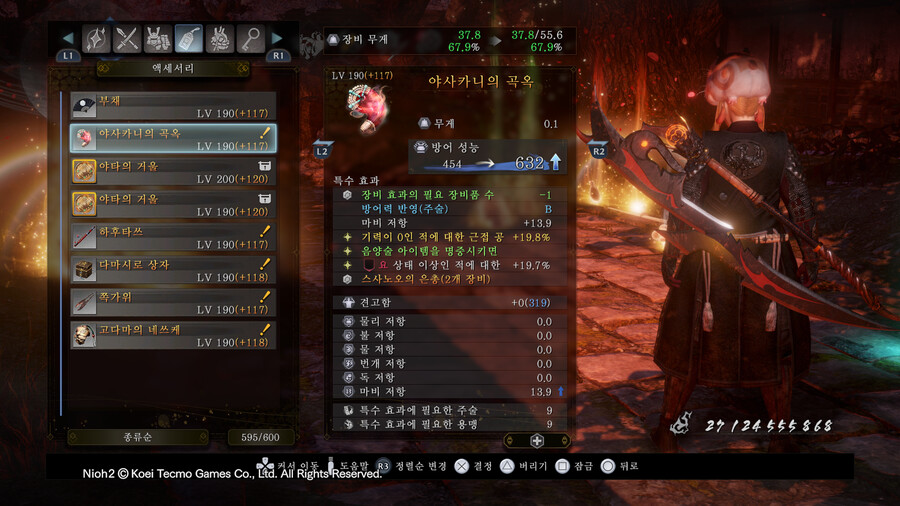This screenshot has height=506, width=900.
Task: Choose the 다마시로 상자 box item
Action: pos(172,270)
